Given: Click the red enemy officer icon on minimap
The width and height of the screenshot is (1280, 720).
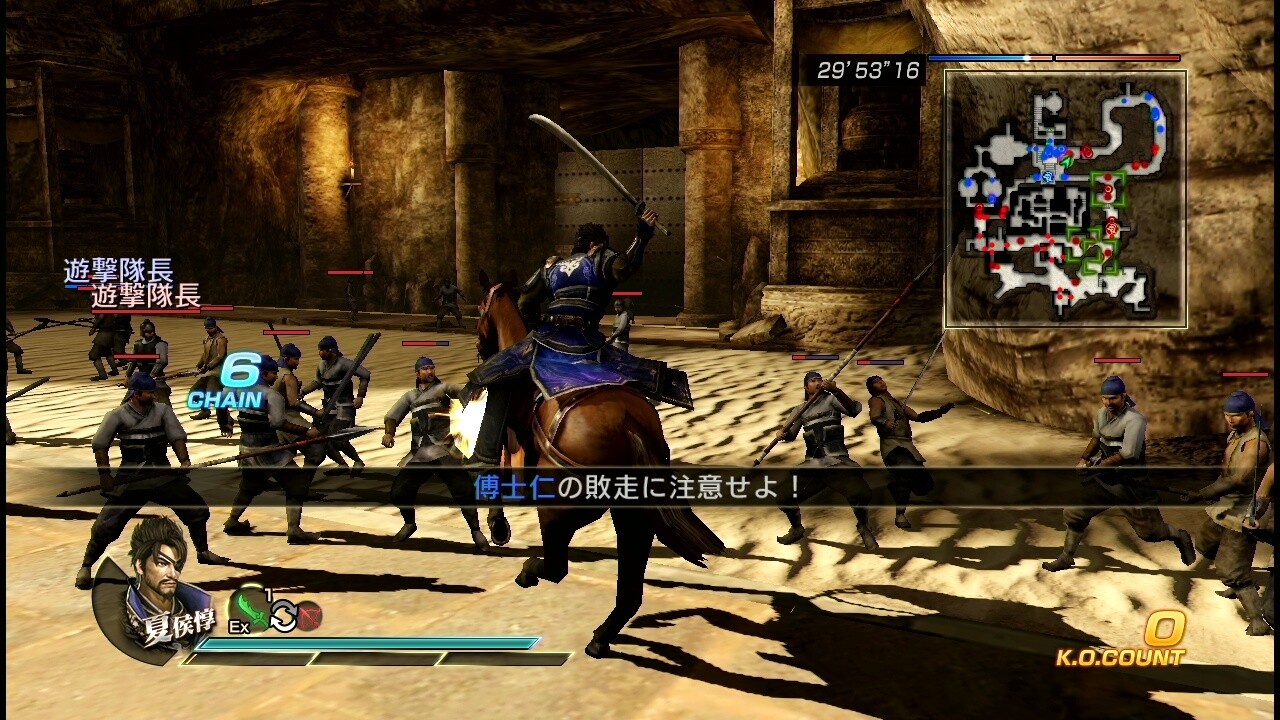Looking at the screenshot, I should click(1112, 227).
